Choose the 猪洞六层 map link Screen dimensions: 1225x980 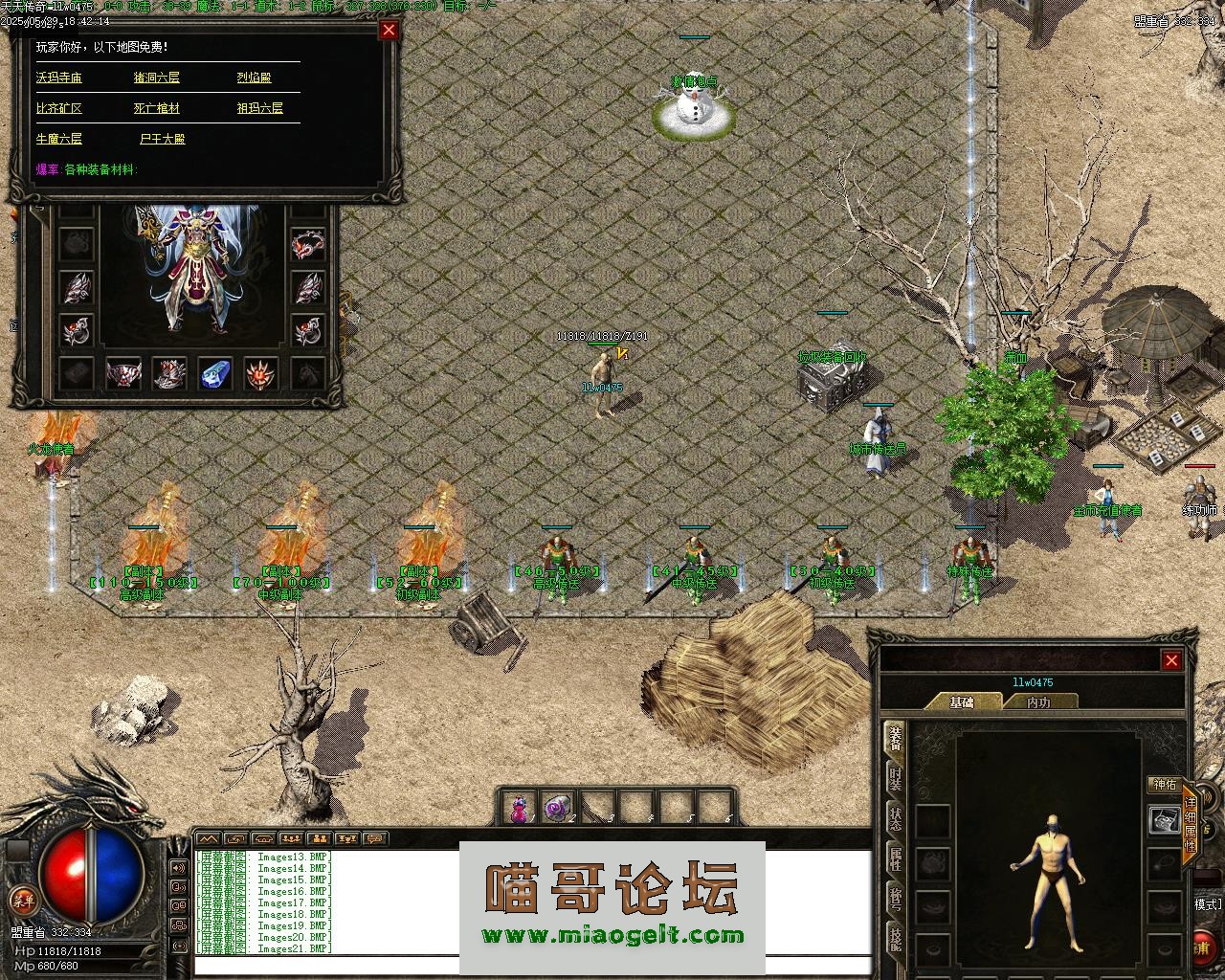(x=157, y=78)
